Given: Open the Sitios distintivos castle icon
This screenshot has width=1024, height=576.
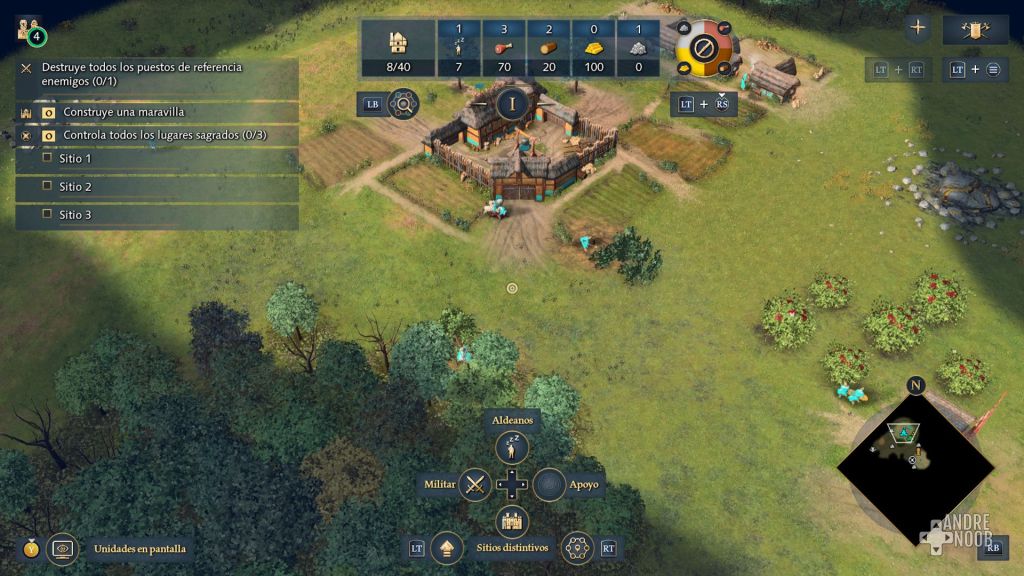Looking at the screenshot, I should point(512,521).
